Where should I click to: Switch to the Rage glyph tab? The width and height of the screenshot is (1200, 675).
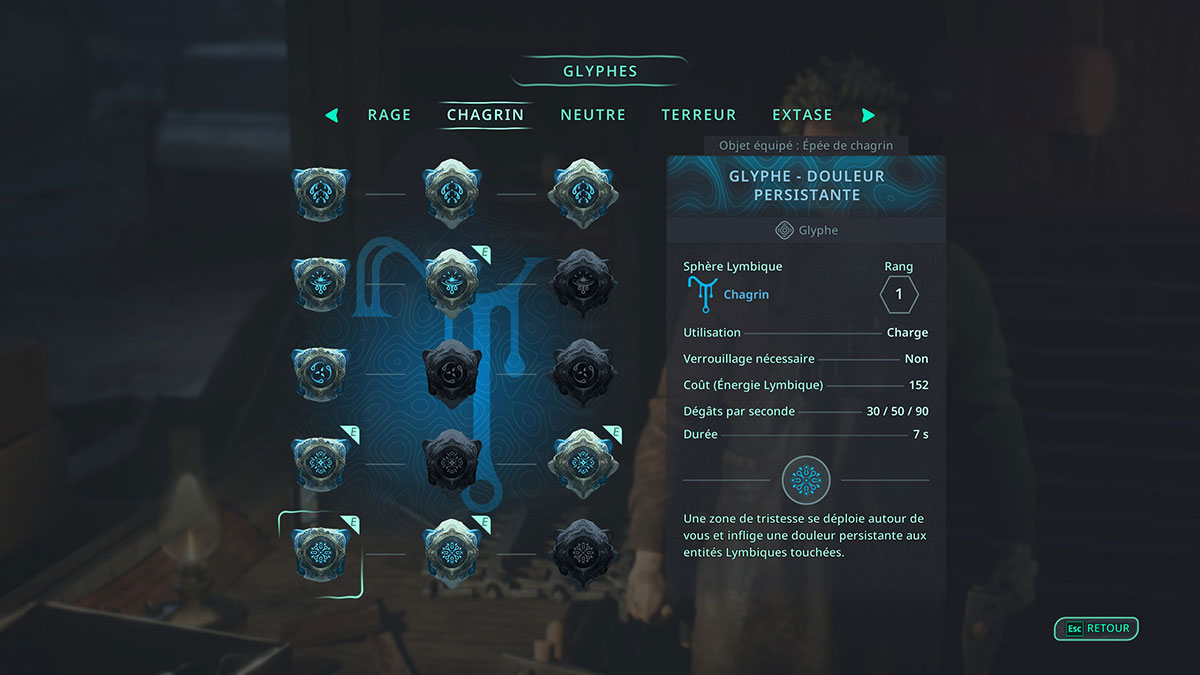coord(389,115)
